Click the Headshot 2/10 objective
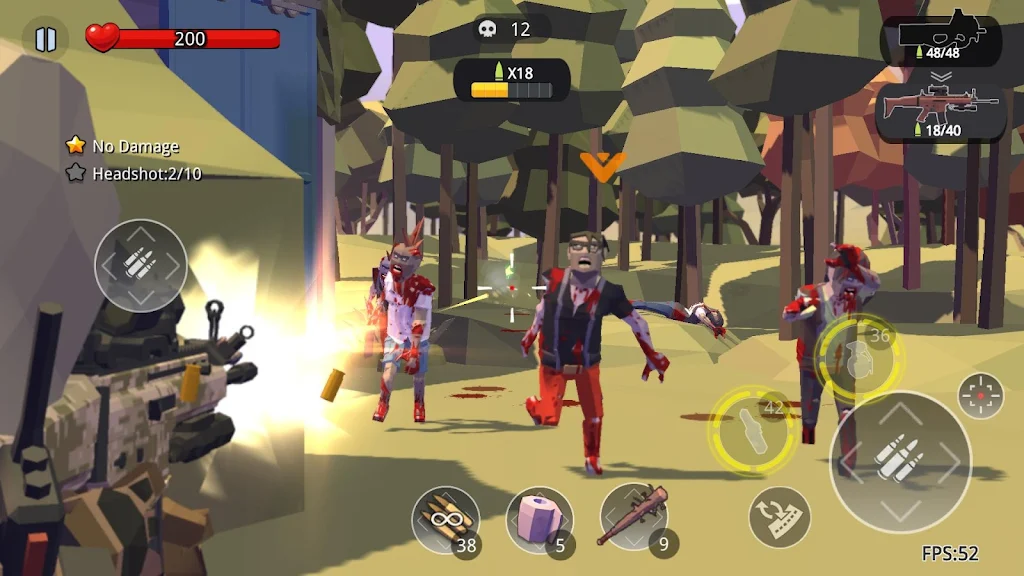The image size is (1024, 576). (x=134, y=173)
